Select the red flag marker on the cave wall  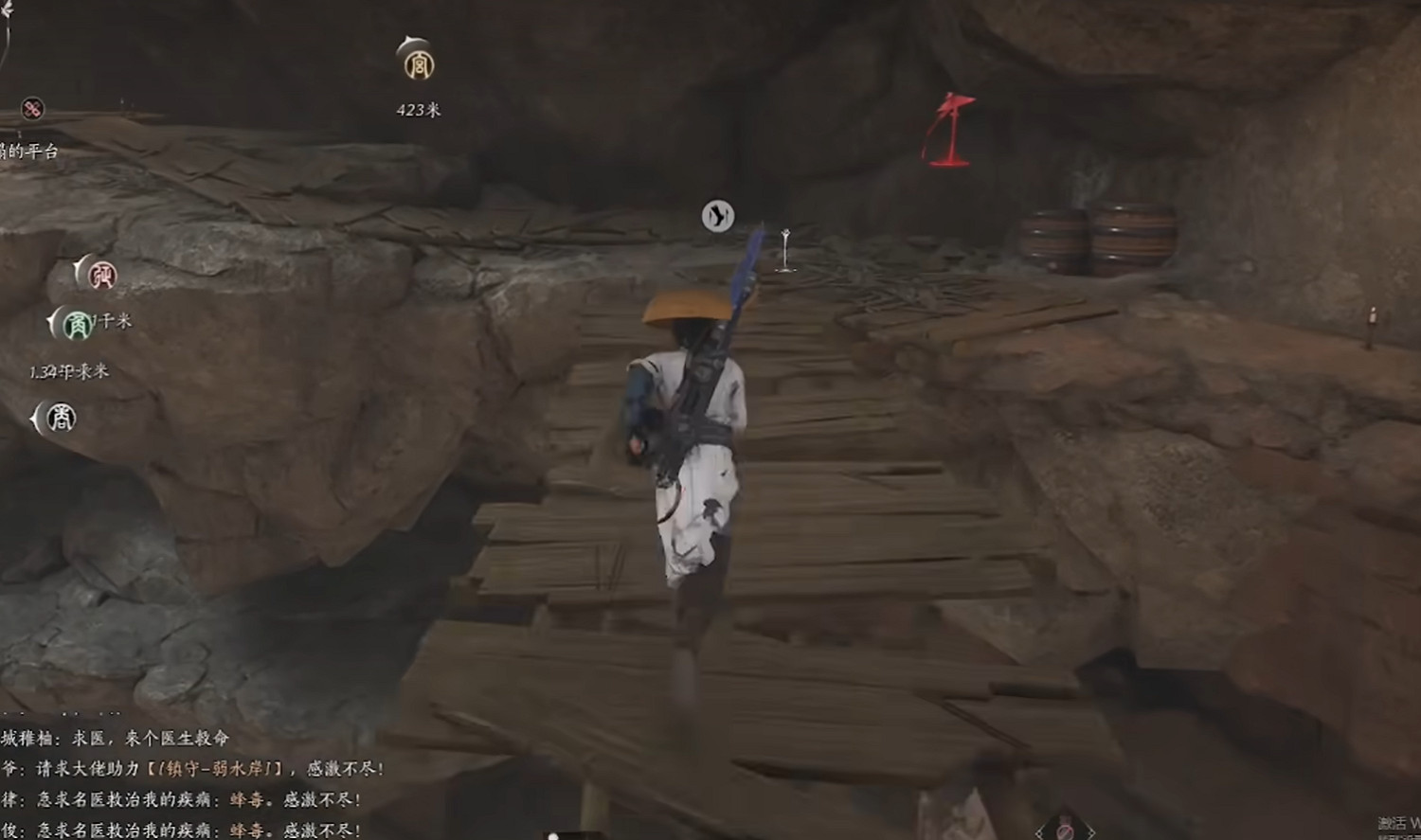952,128
